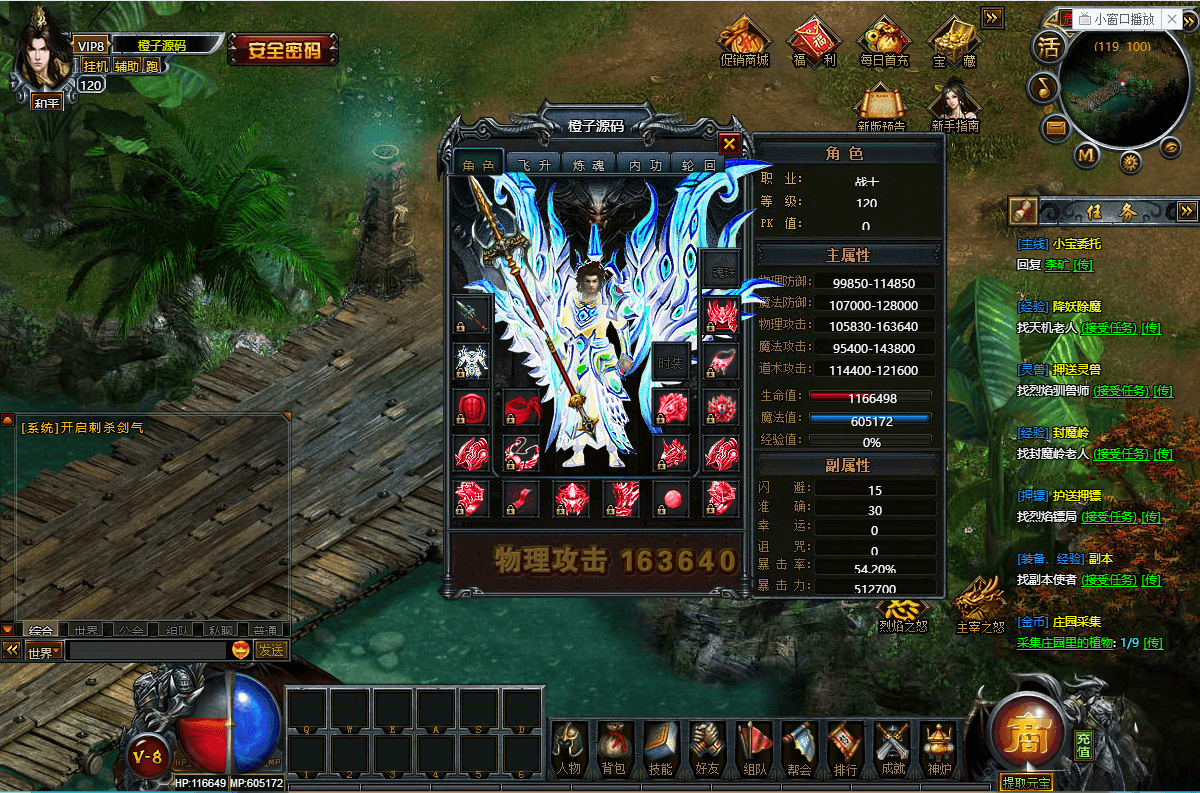Show the 轮回 tab
Image resolution: width=1200 pixels, height=793 pixels.
[696, 165]
